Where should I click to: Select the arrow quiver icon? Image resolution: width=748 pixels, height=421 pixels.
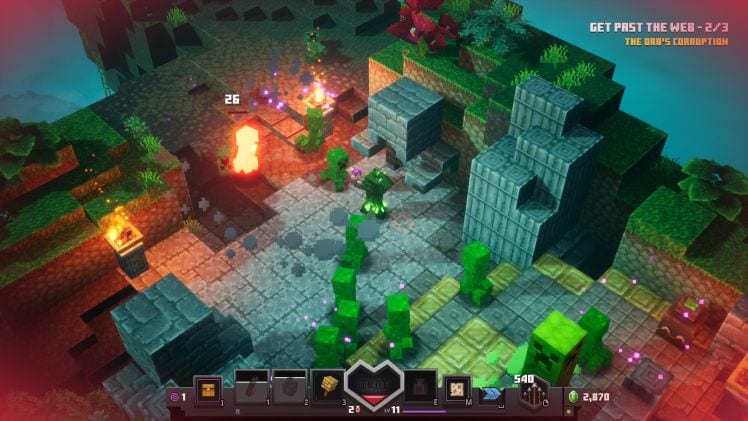(x=533, y=395)
